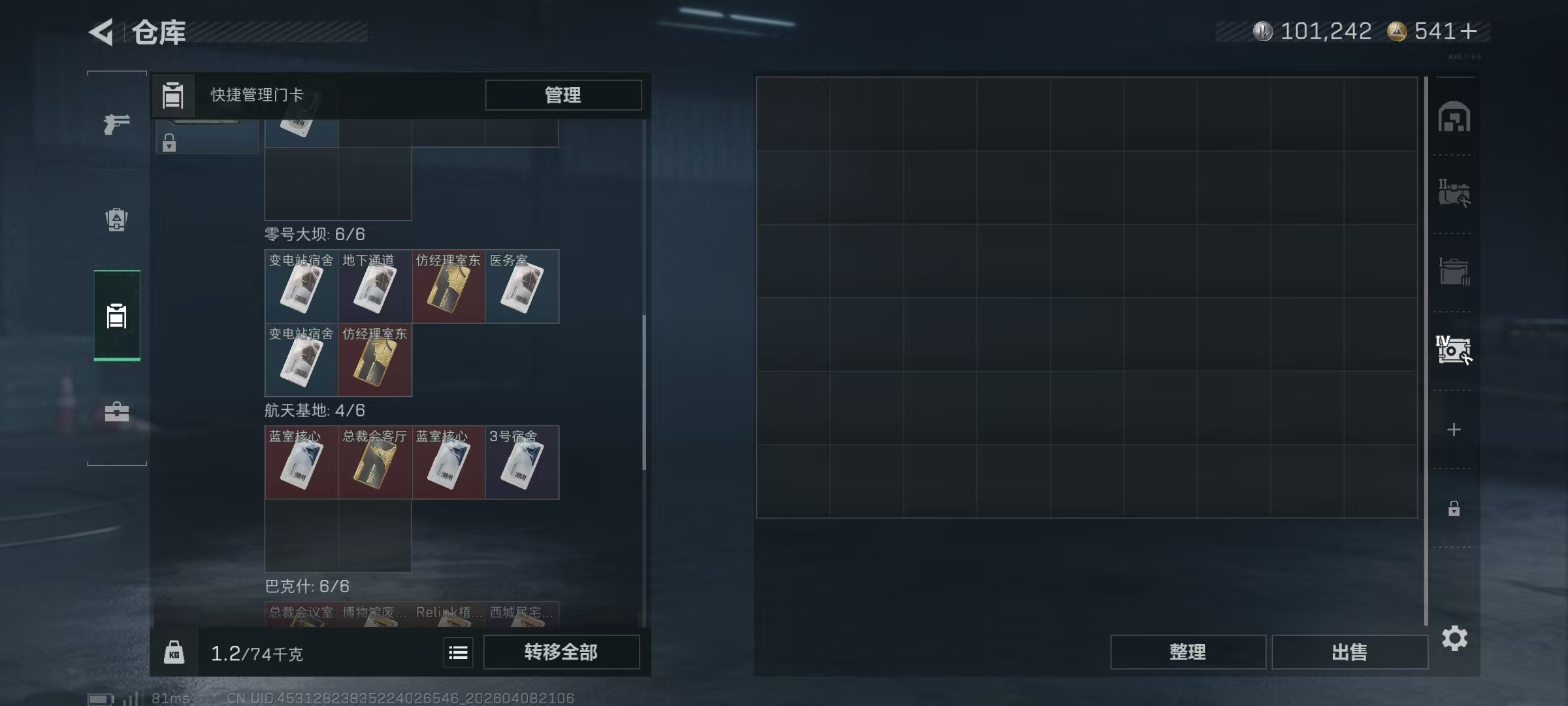Open the gear settings icon
This screenshot has width=1568, height=706.
pos(1454,639)
